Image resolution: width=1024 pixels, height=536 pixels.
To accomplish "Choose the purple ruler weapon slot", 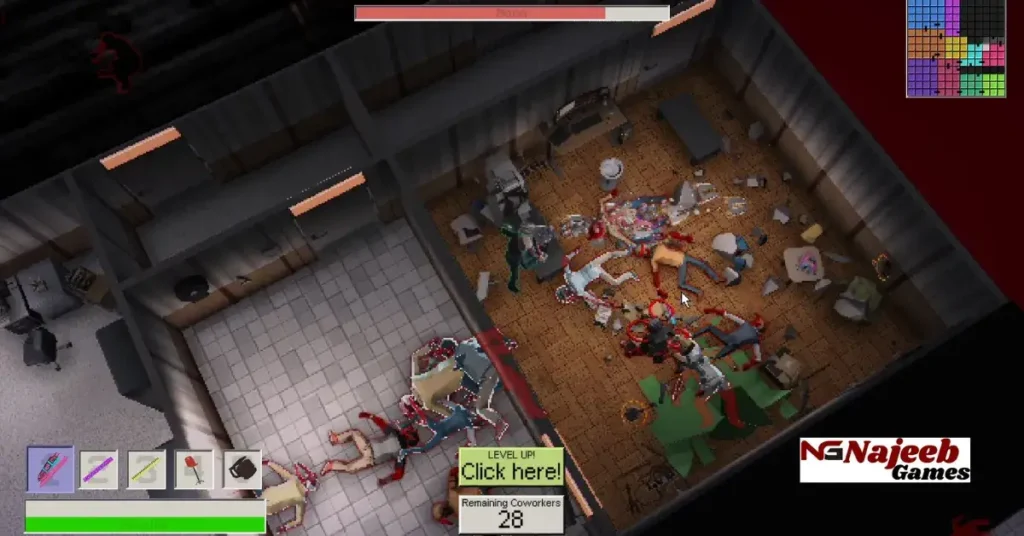I will pyautogui.click(x=99, y=469).
